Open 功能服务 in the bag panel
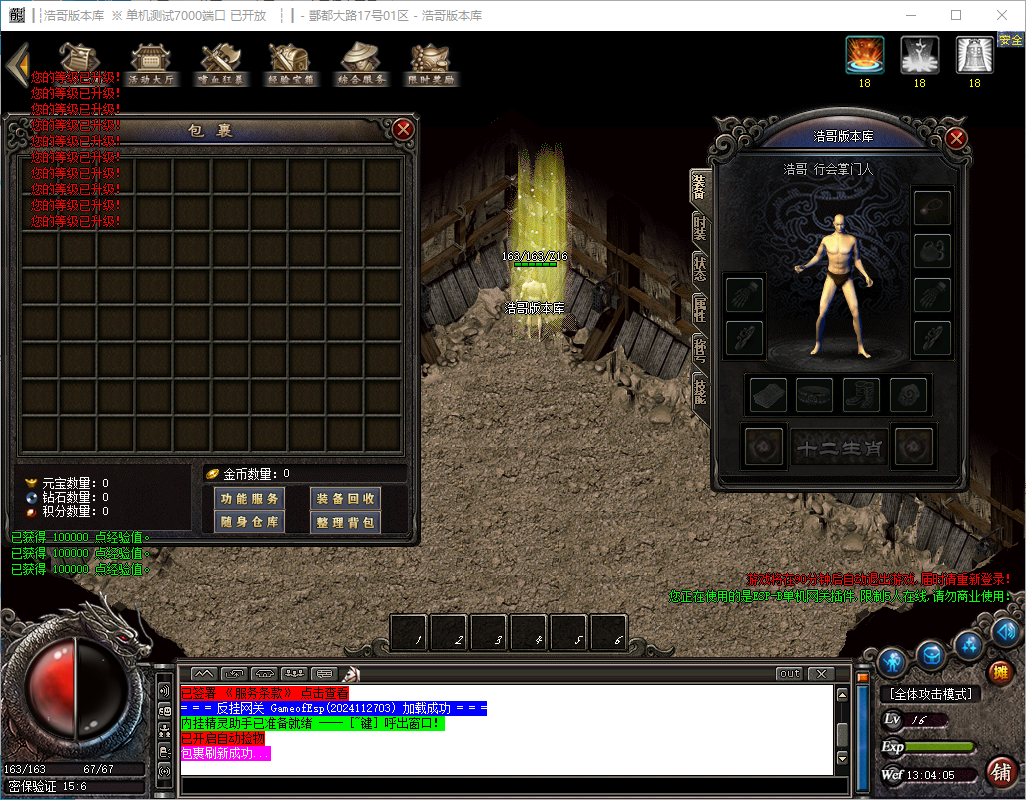Image resolution: width=1026 pixels, height=800 pixels. 249,498
